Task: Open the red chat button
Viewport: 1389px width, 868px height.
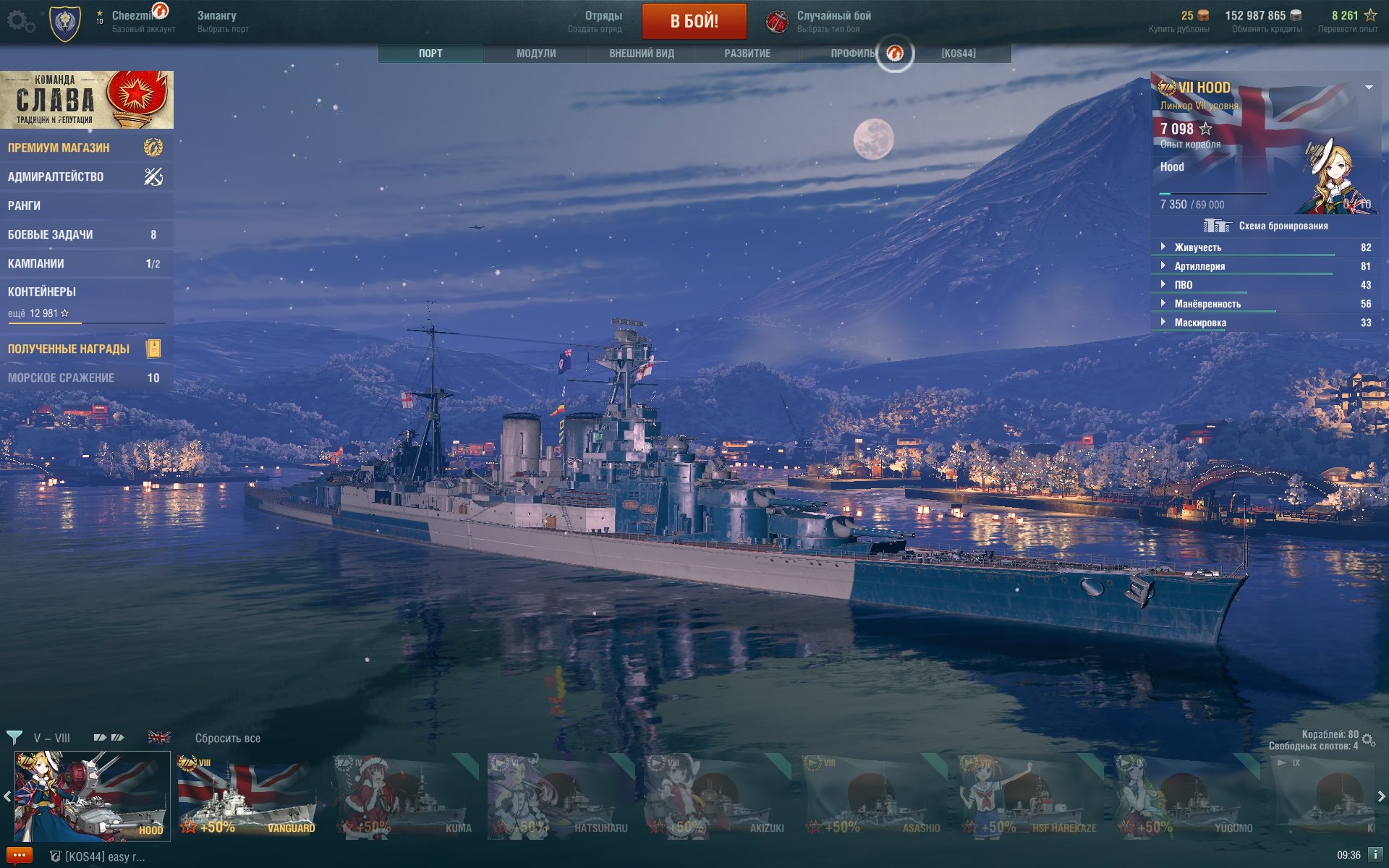Action: 19,855
